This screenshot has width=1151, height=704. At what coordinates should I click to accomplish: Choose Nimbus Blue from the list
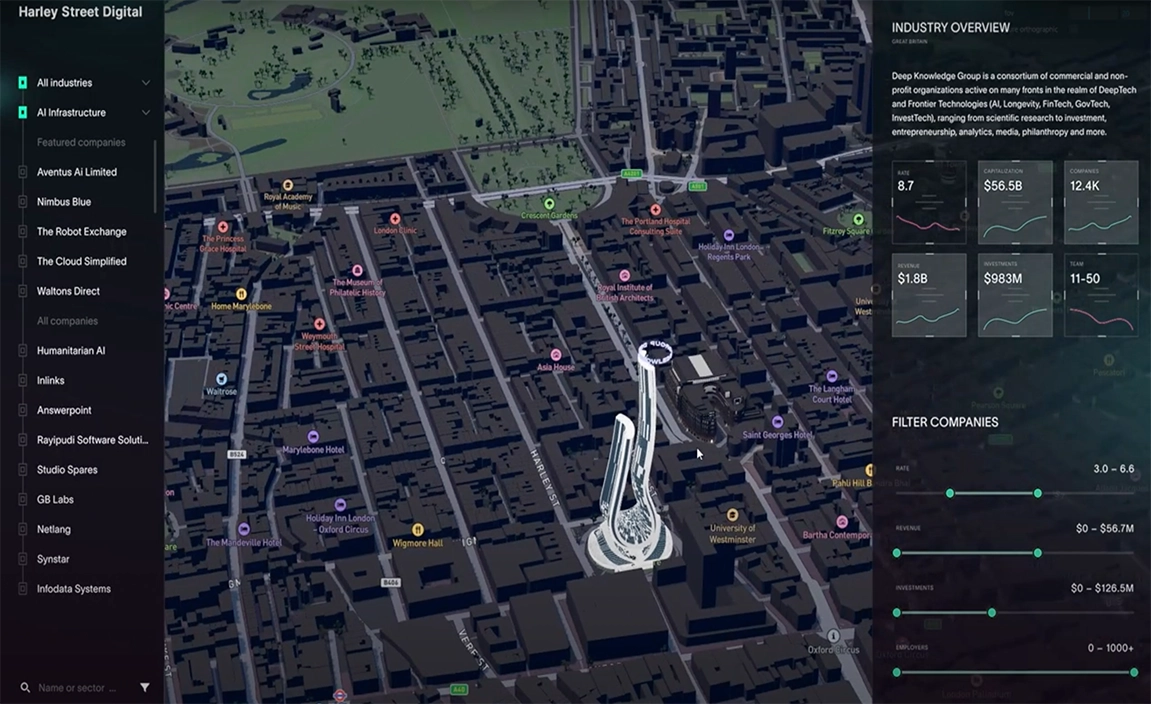click(64, 202)
